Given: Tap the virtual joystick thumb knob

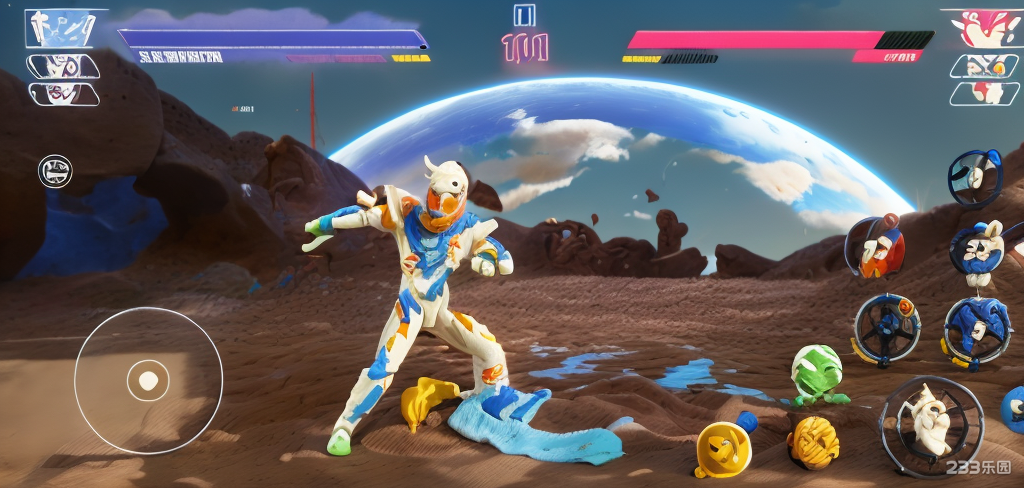Looking at the screenshot, I should coord(148,380).
